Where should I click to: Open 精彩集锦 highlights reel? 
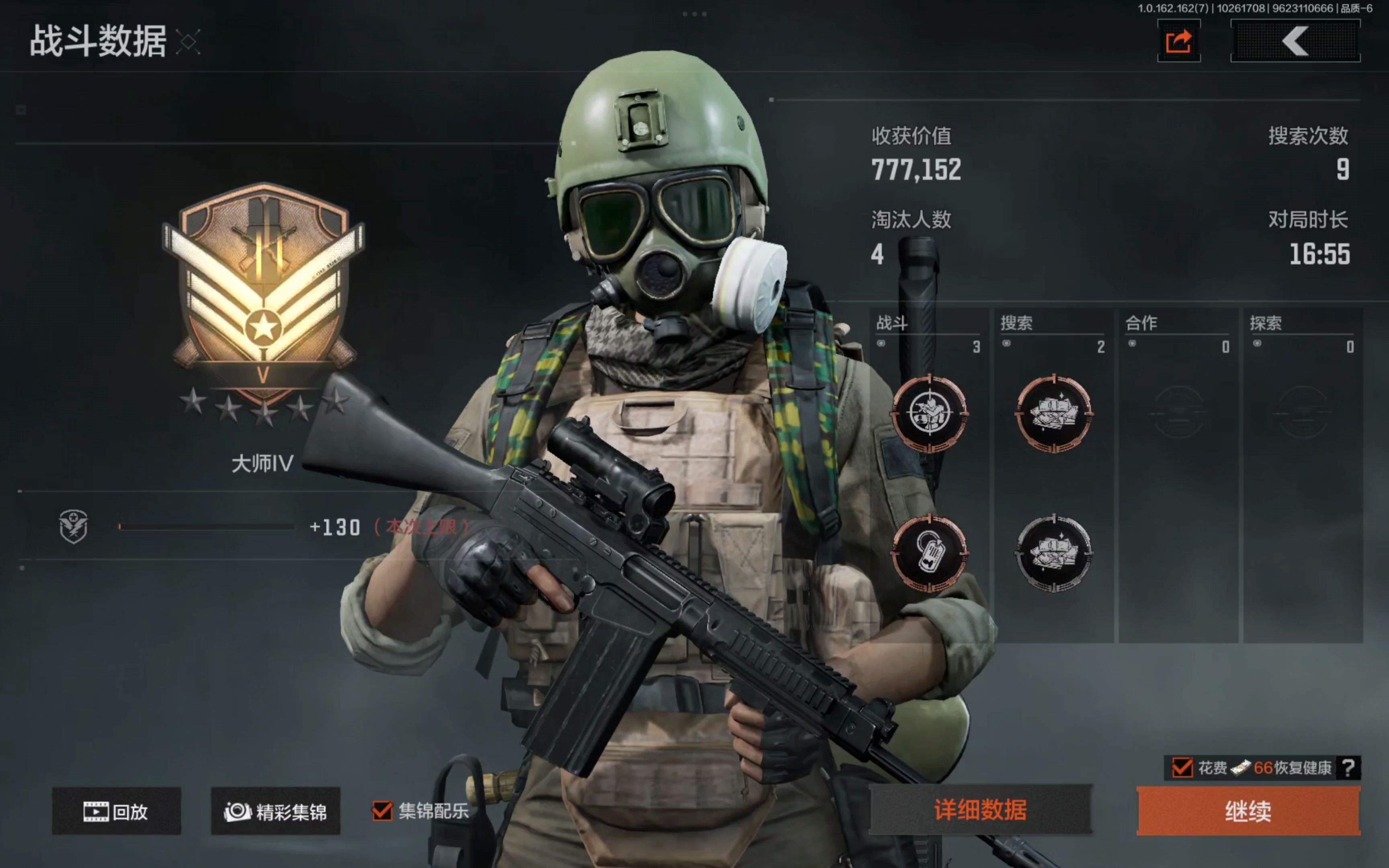click(275, 811)
